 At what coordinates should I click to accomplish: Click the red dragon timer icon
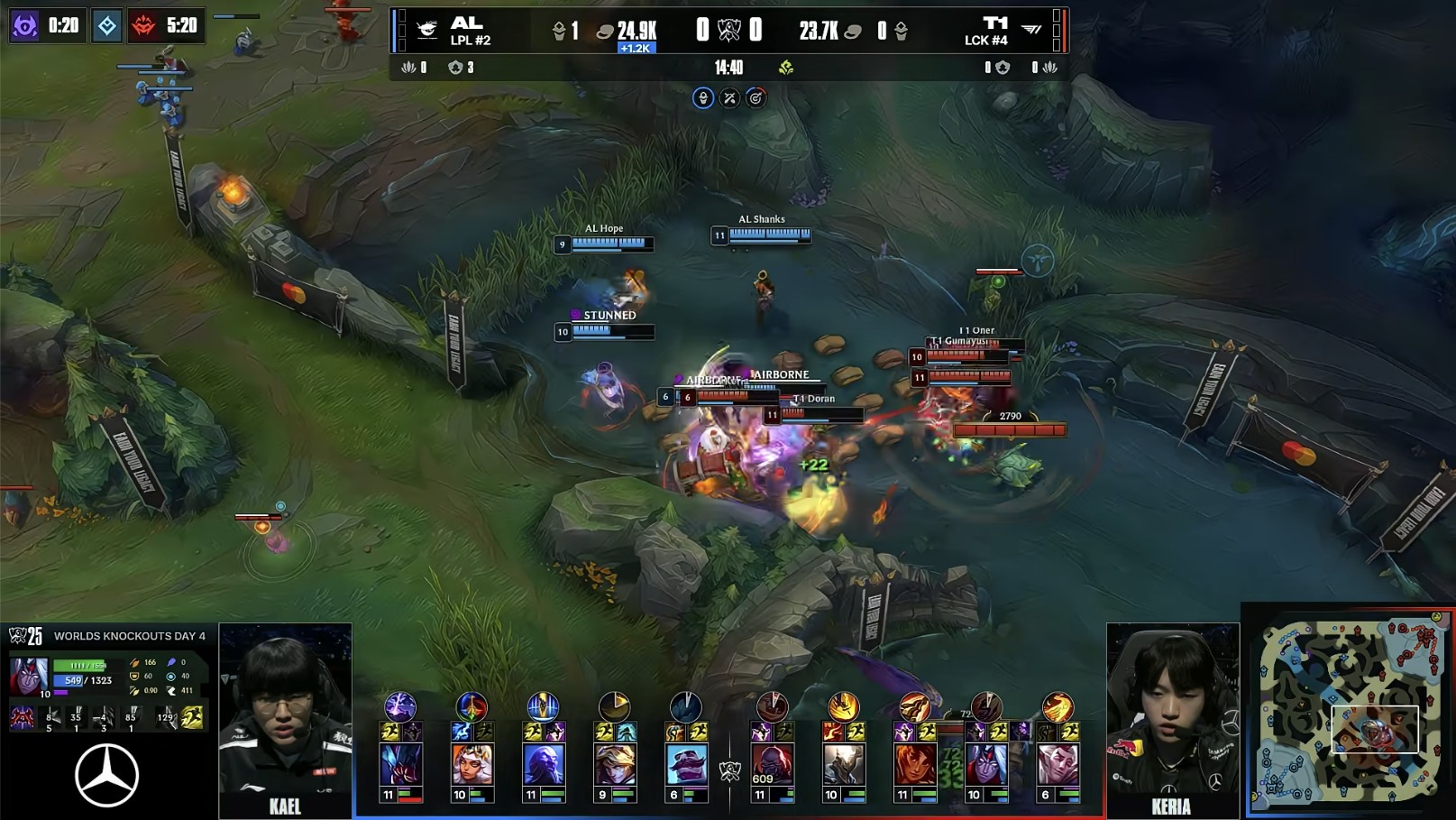coord(143,25)
